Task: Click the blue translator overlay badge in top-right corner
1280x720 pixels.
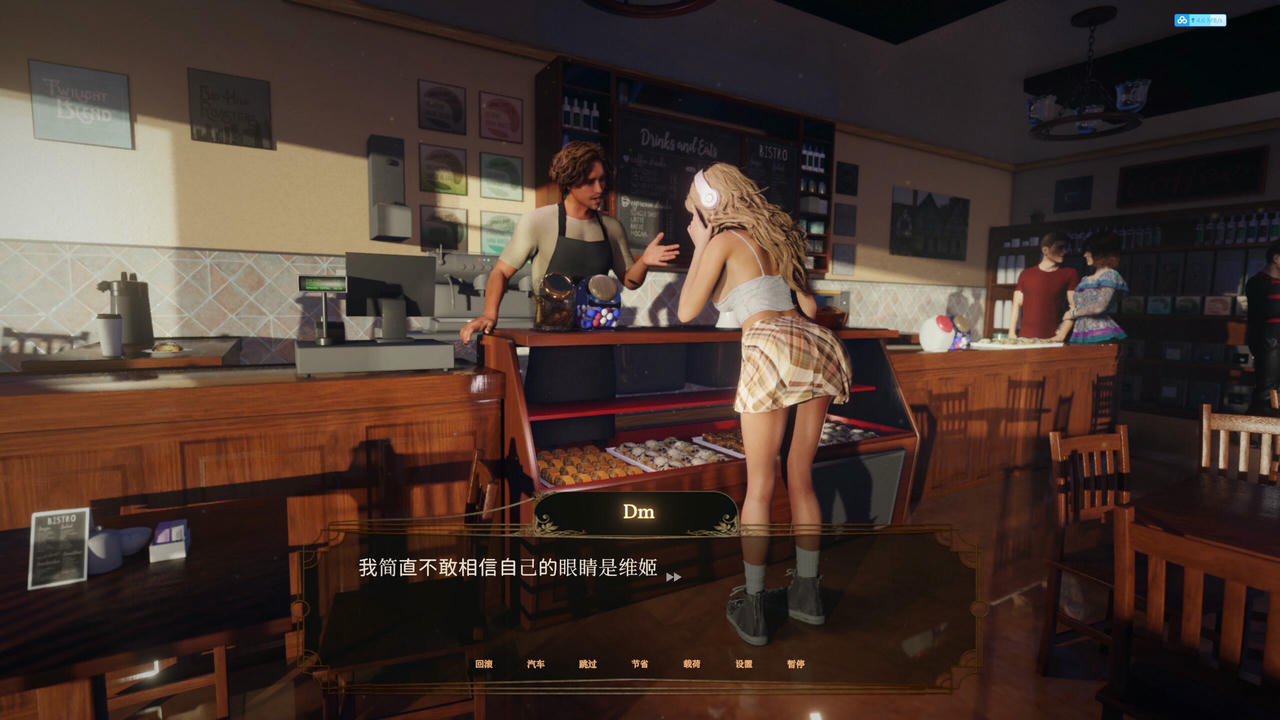Action: [1199, 19]
